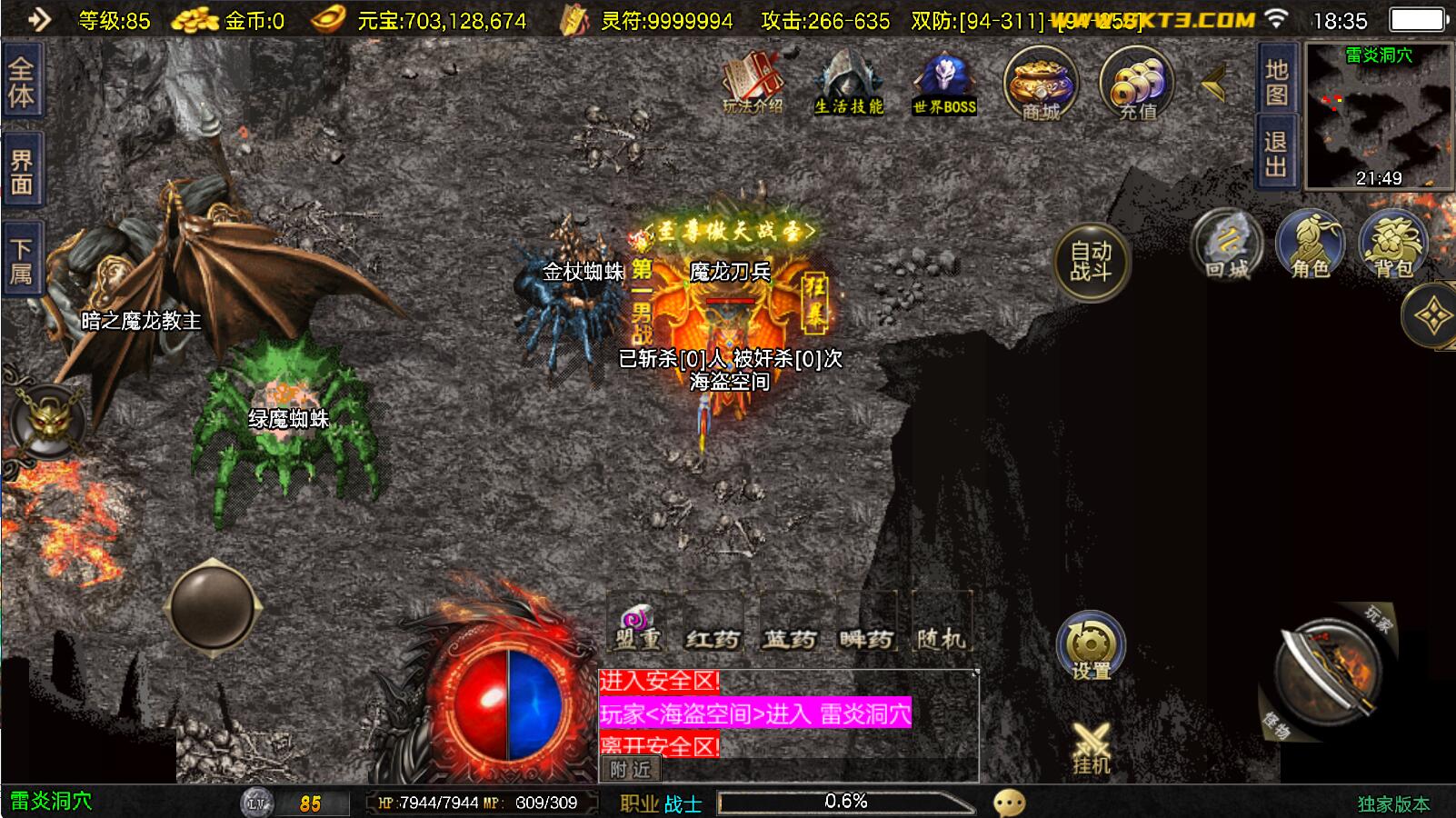The height and width of the screenshot is (818, 1456).
Task: Open the 玩法介绍 gameplay guide
Action: [x=753, y=84]
